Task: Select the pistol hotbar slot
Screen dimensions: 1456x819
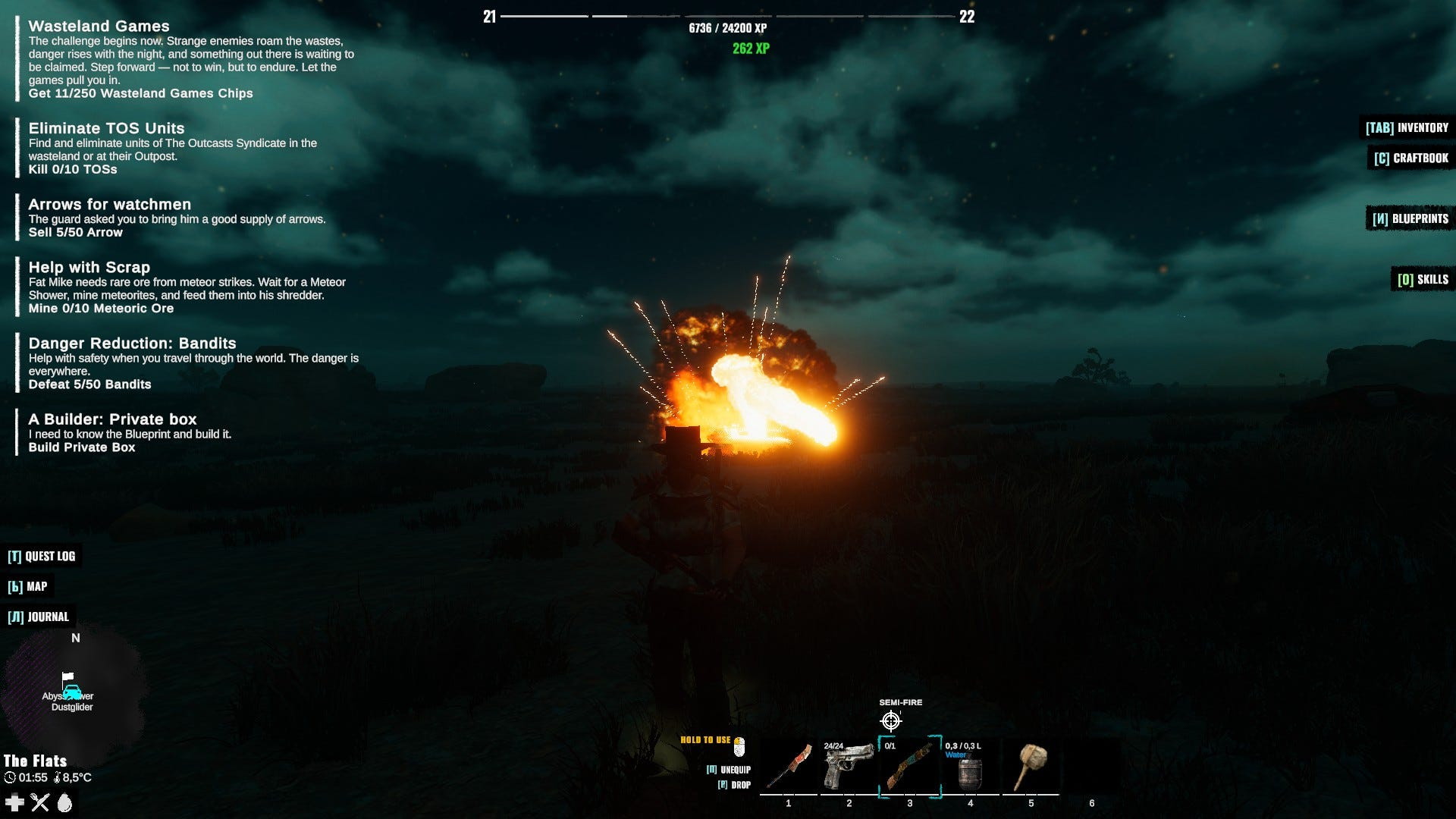Action: pyautogui.click(x=849, y=767)
